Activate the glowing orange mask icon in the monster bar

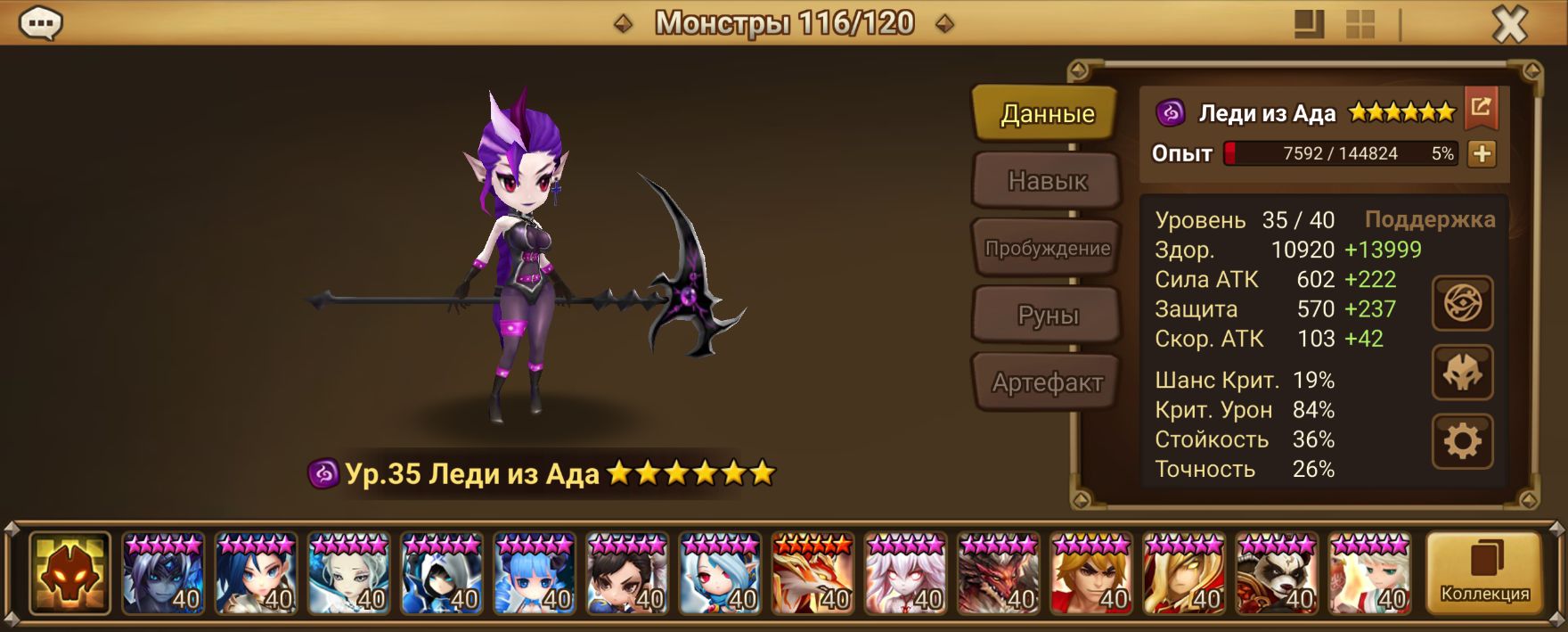point(69,573)
